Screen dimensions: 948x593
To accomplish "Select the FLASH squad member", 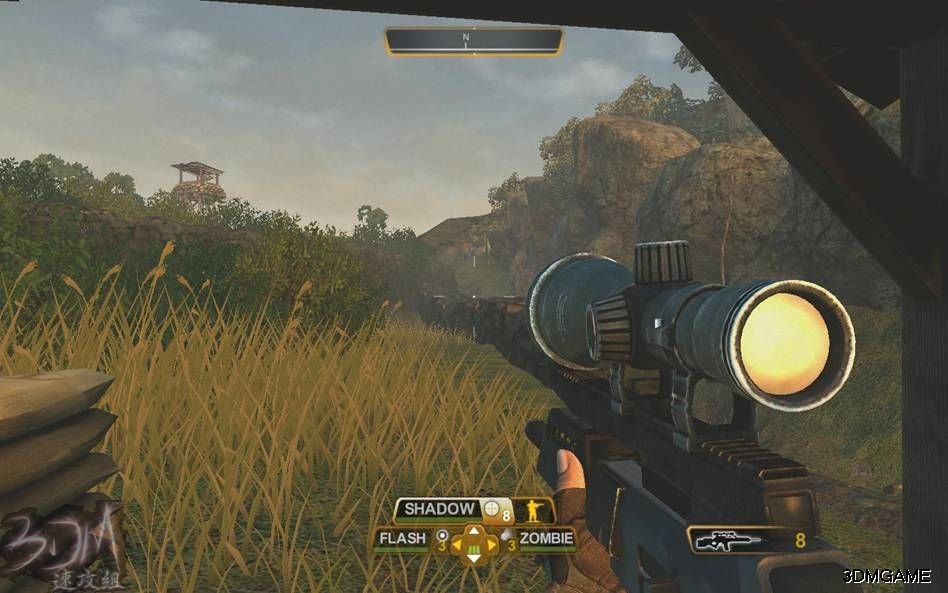I will 401,540.
